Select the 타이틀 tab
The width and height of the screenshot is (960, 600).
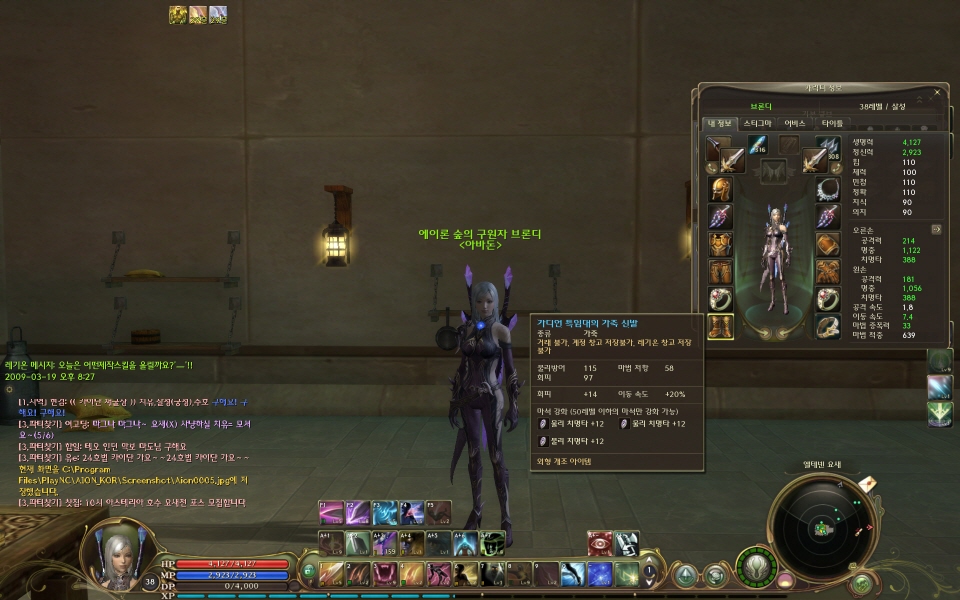(x=832, y=123)
